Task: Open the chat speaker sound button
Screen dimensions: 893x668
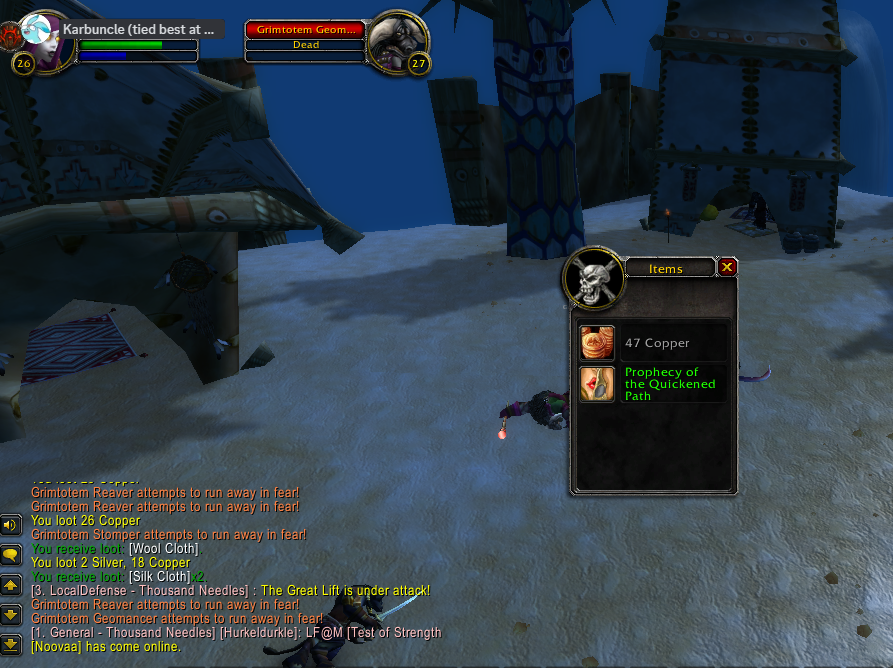Action: [x=11, y=524]
